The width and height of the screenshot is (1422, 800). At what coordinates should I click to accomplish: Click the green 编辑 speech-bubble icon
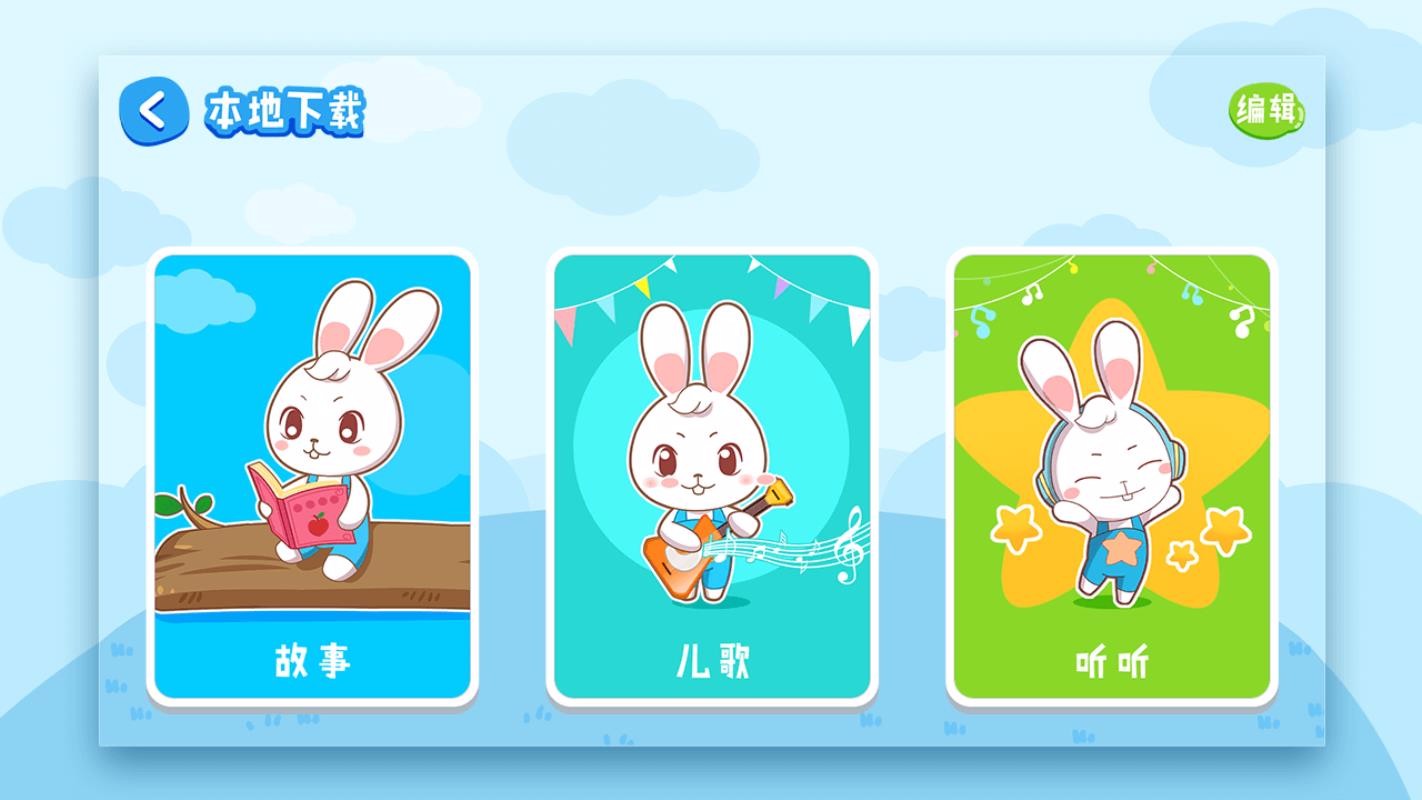coord(1266,112)
